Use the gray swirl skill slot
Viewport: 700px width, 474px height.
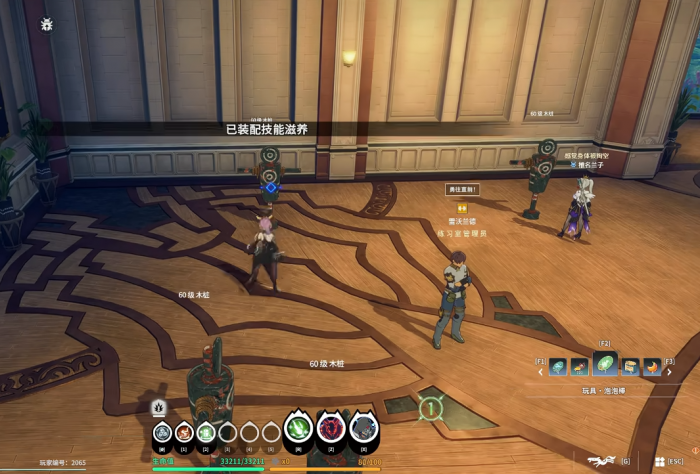coord(162,433)
